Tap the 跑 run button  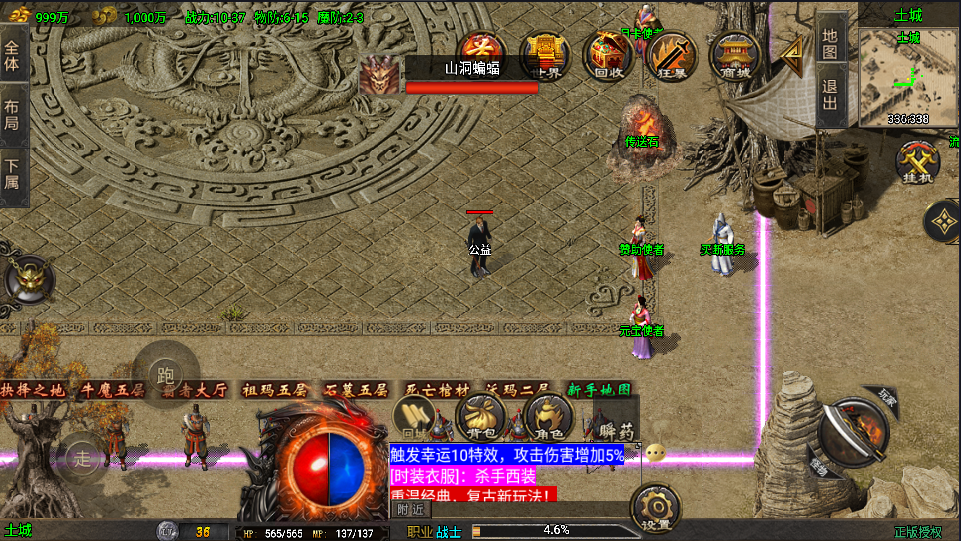click(165, 374)
